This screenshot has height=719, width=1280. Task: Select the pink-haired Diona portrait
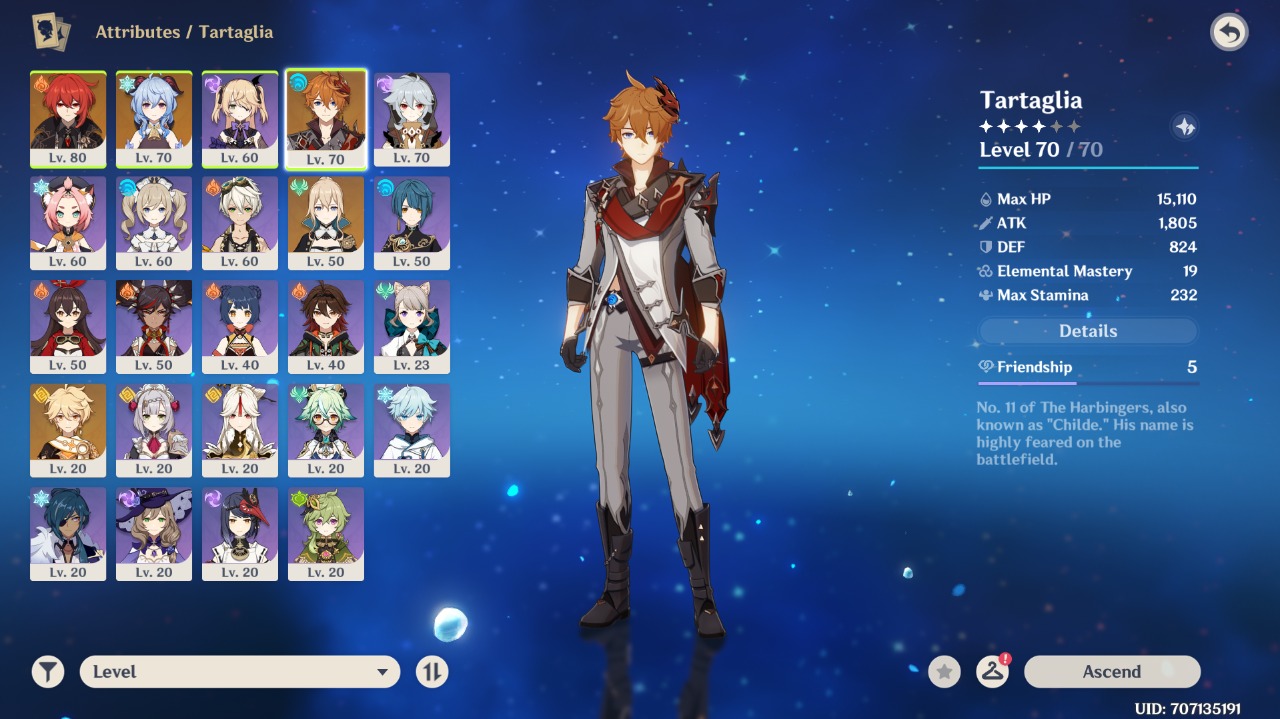click(x=68, y=223)
